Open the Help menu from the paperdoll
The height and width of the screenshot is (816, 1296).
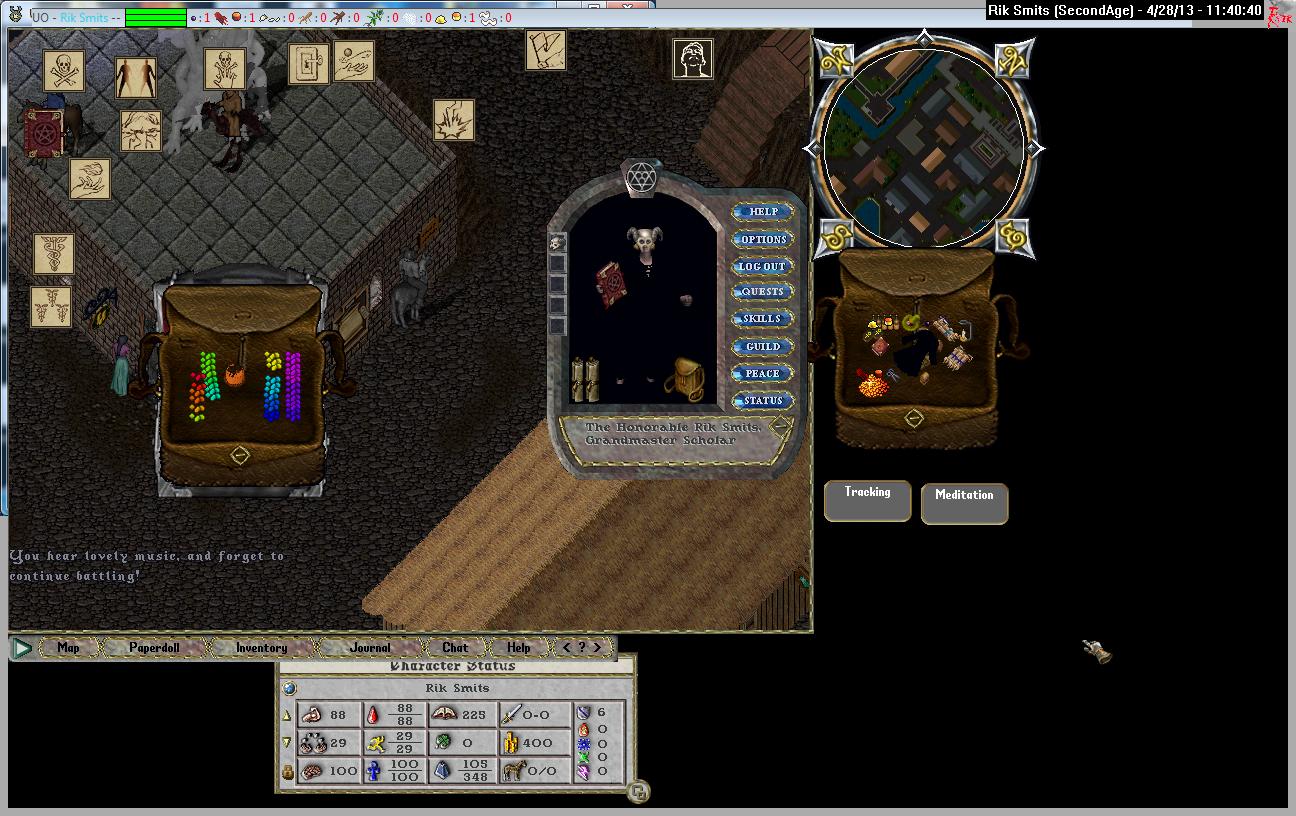pos(763,212)
